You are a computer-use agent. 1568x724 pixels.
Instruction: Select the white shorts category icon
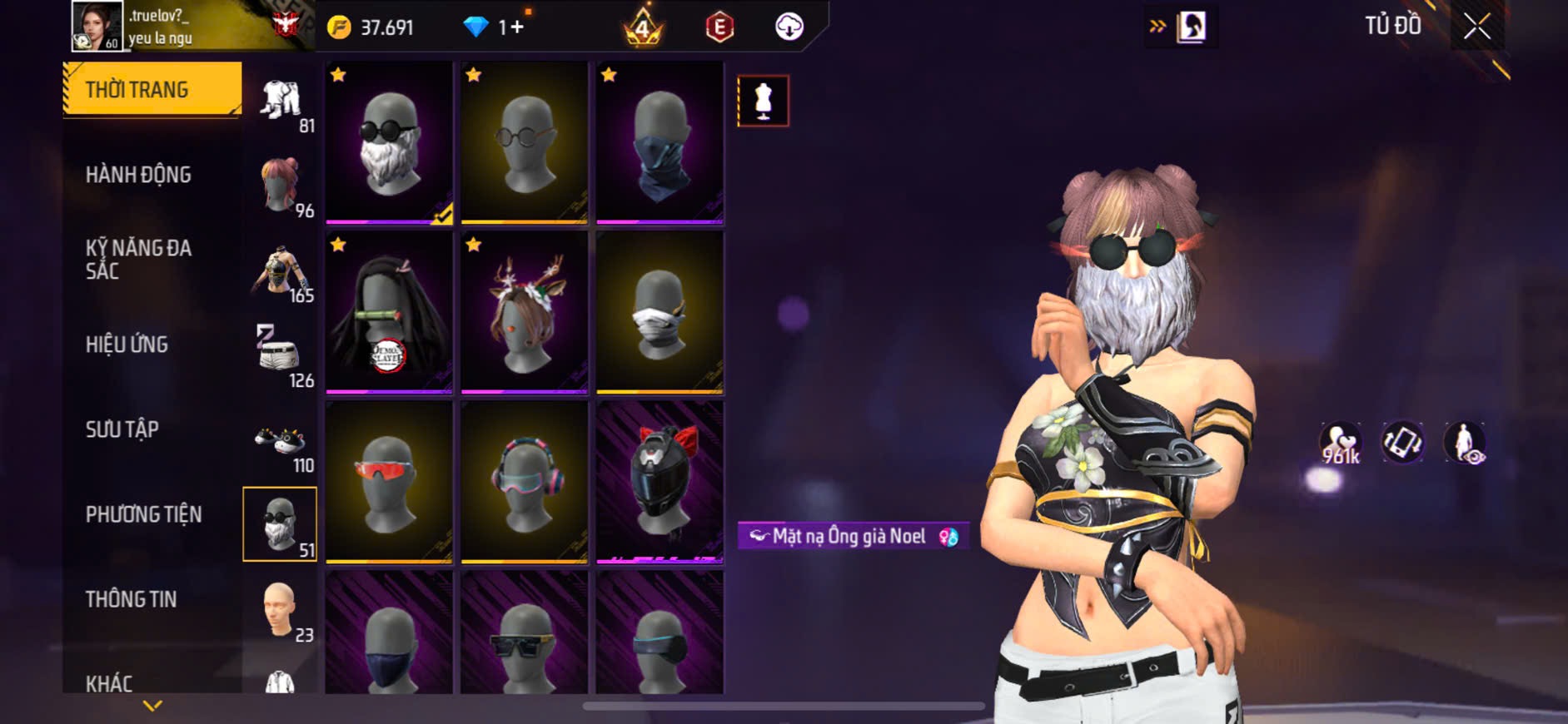point(281,356)
